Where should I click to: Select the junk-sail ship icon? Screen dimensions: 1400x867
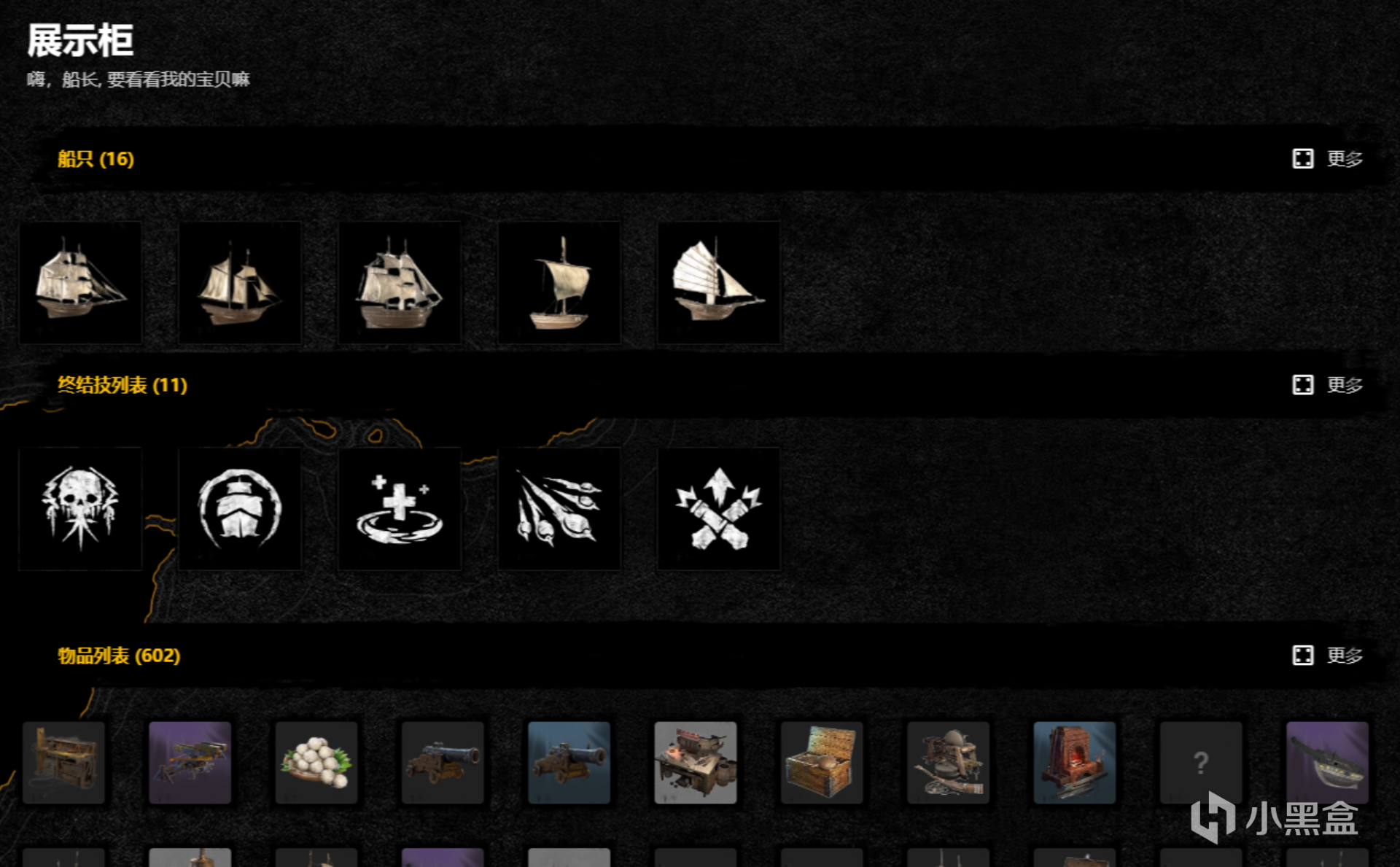tap(719, 283)
